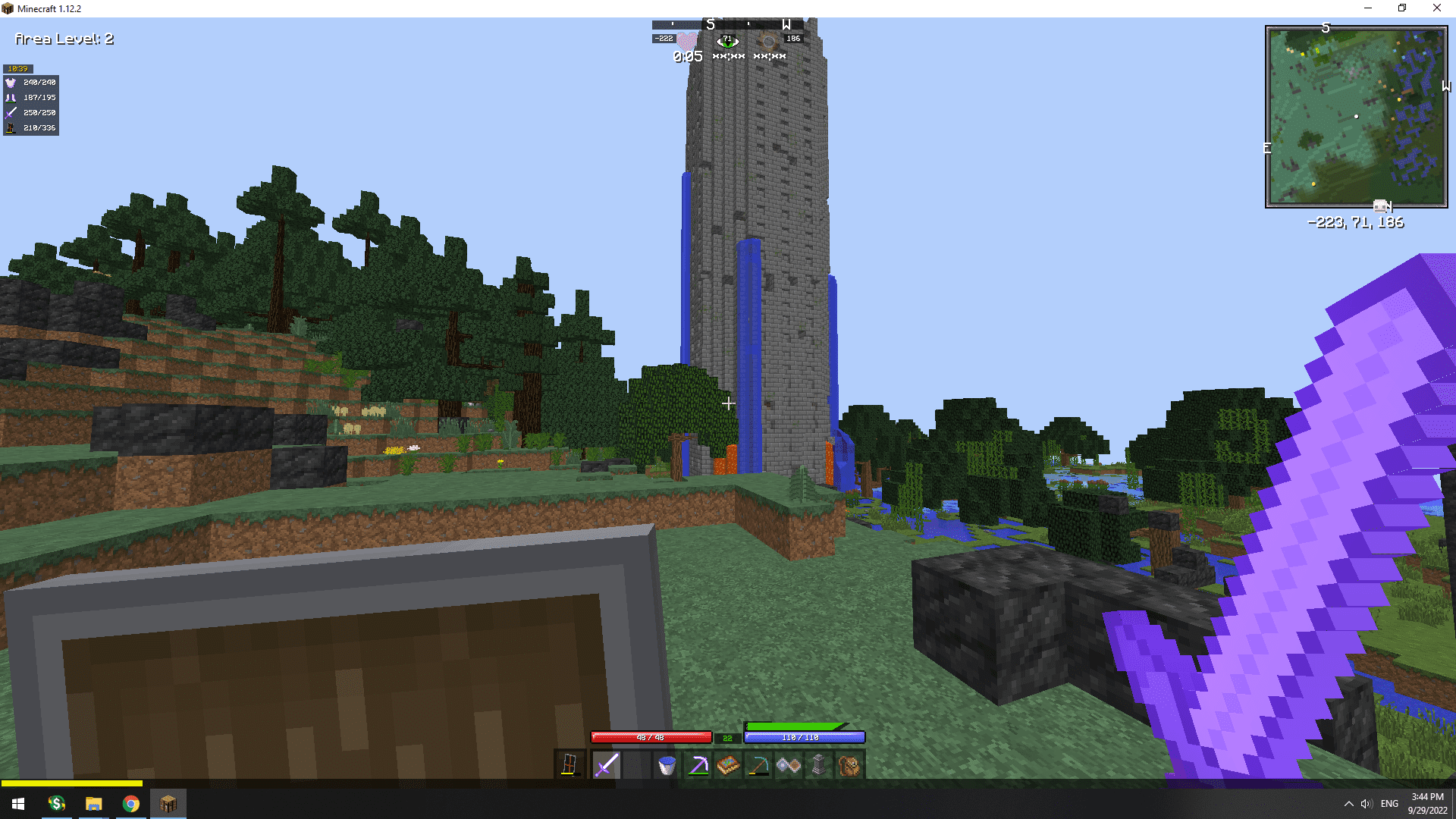Click the red health bar showing 48/48
The width and height of the screenshot is (1456, 819).
pos(651,737)
